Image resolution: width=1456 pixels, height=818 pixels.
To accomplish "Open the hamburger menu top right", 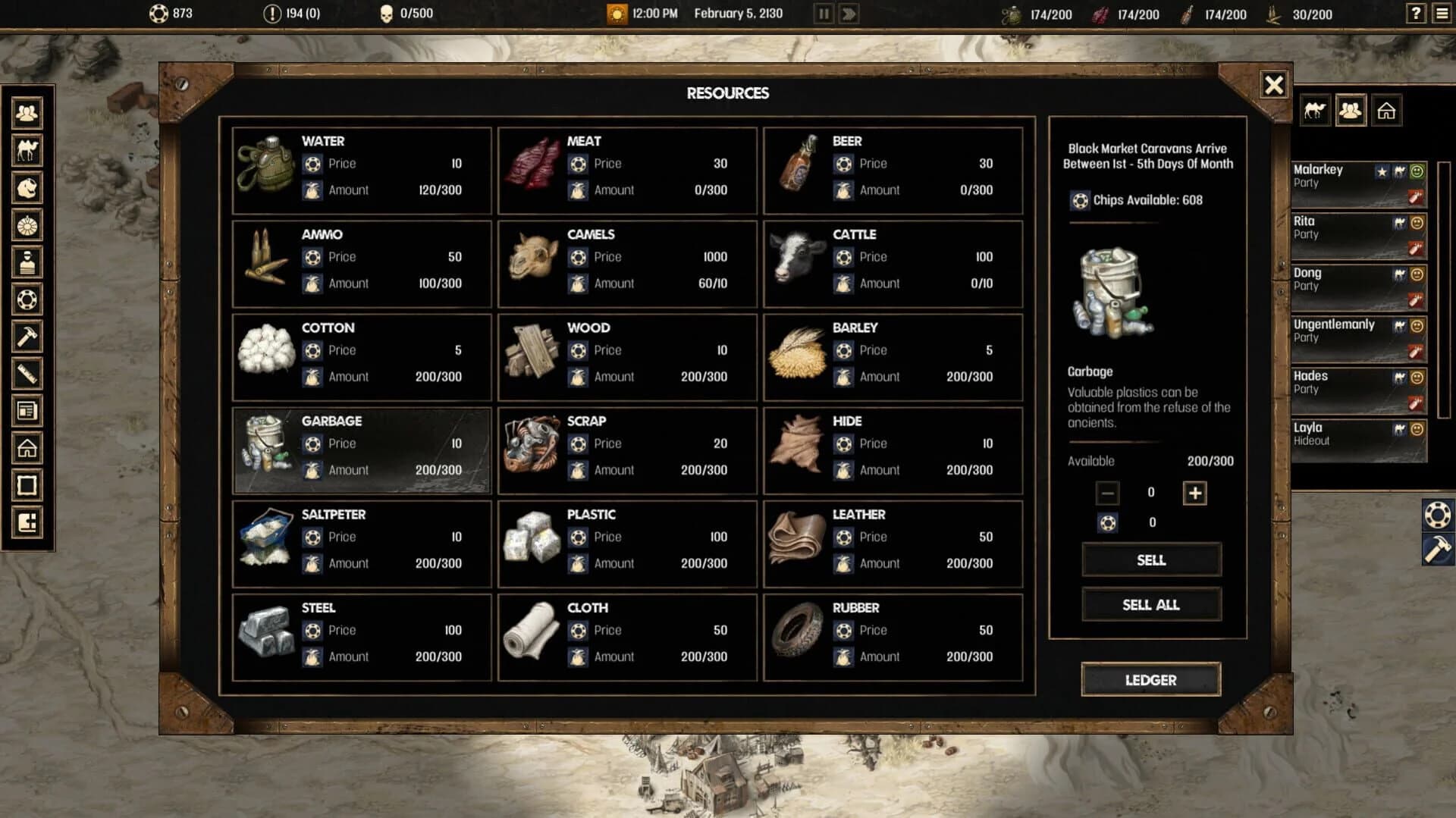I will pos(1440,13).
